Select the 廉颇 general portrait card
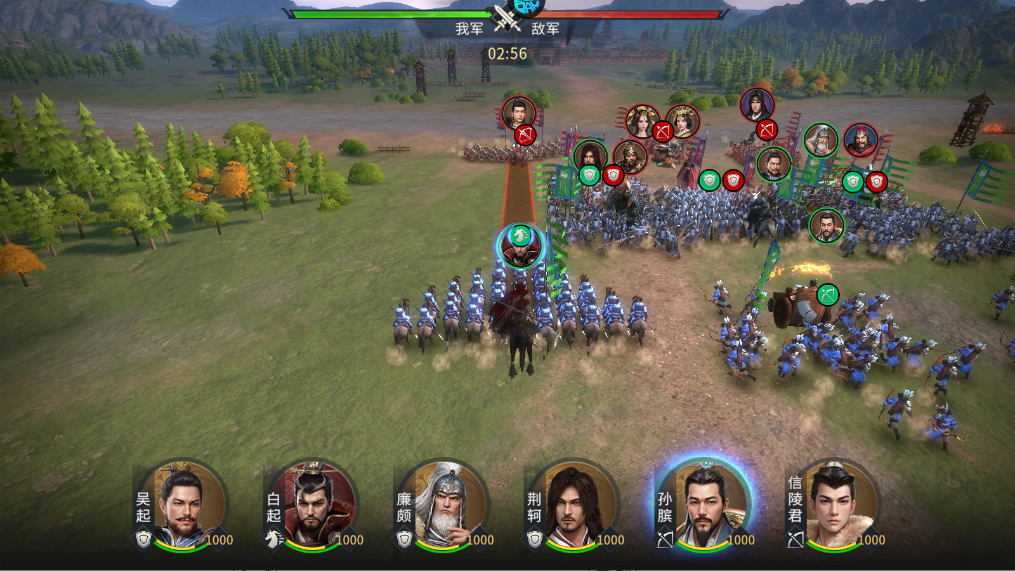 click(x=444, y=505)
